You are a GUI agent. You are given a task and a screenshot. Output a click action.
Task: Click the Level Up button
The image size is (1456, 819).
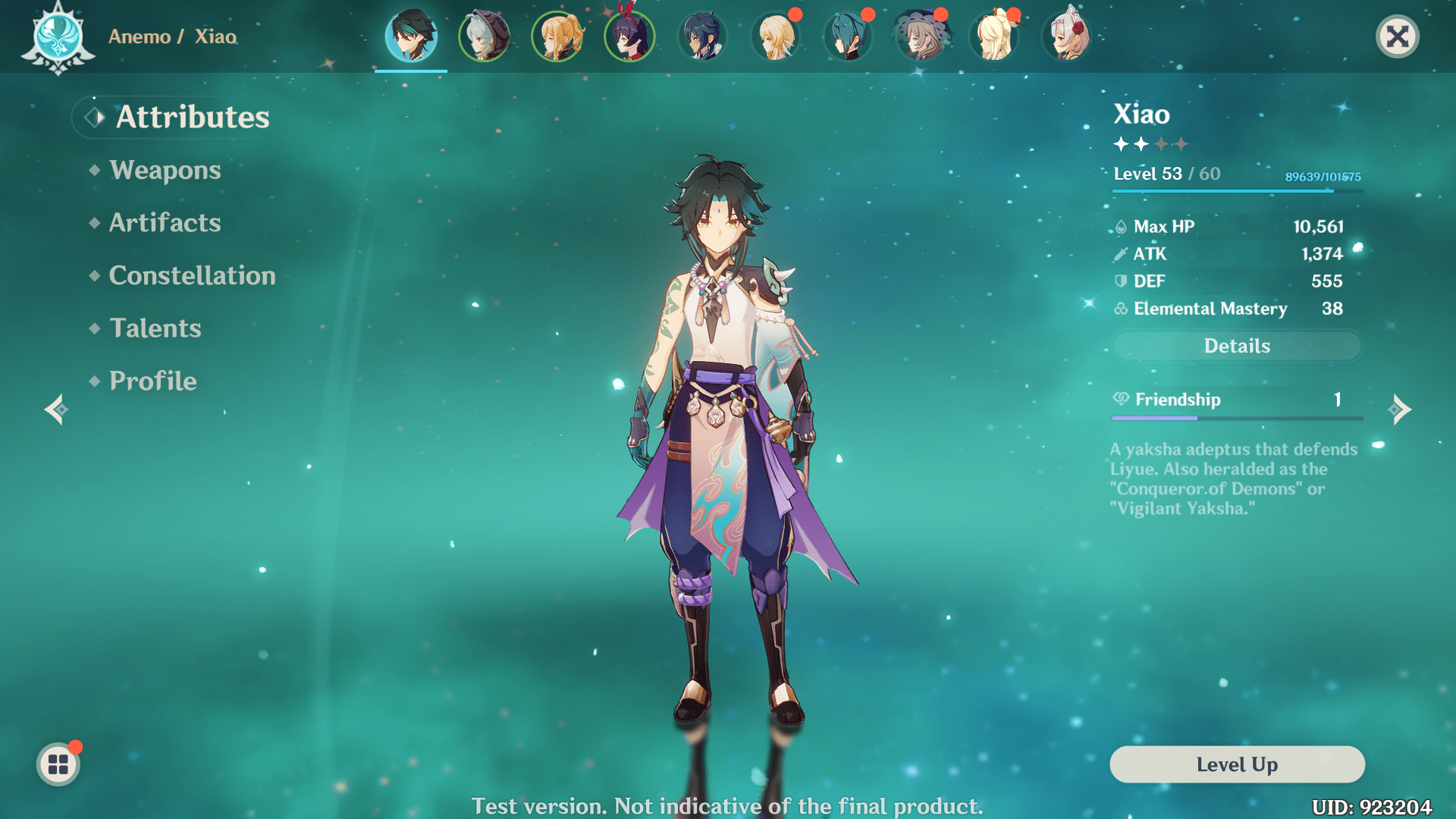pos(1237,764)
